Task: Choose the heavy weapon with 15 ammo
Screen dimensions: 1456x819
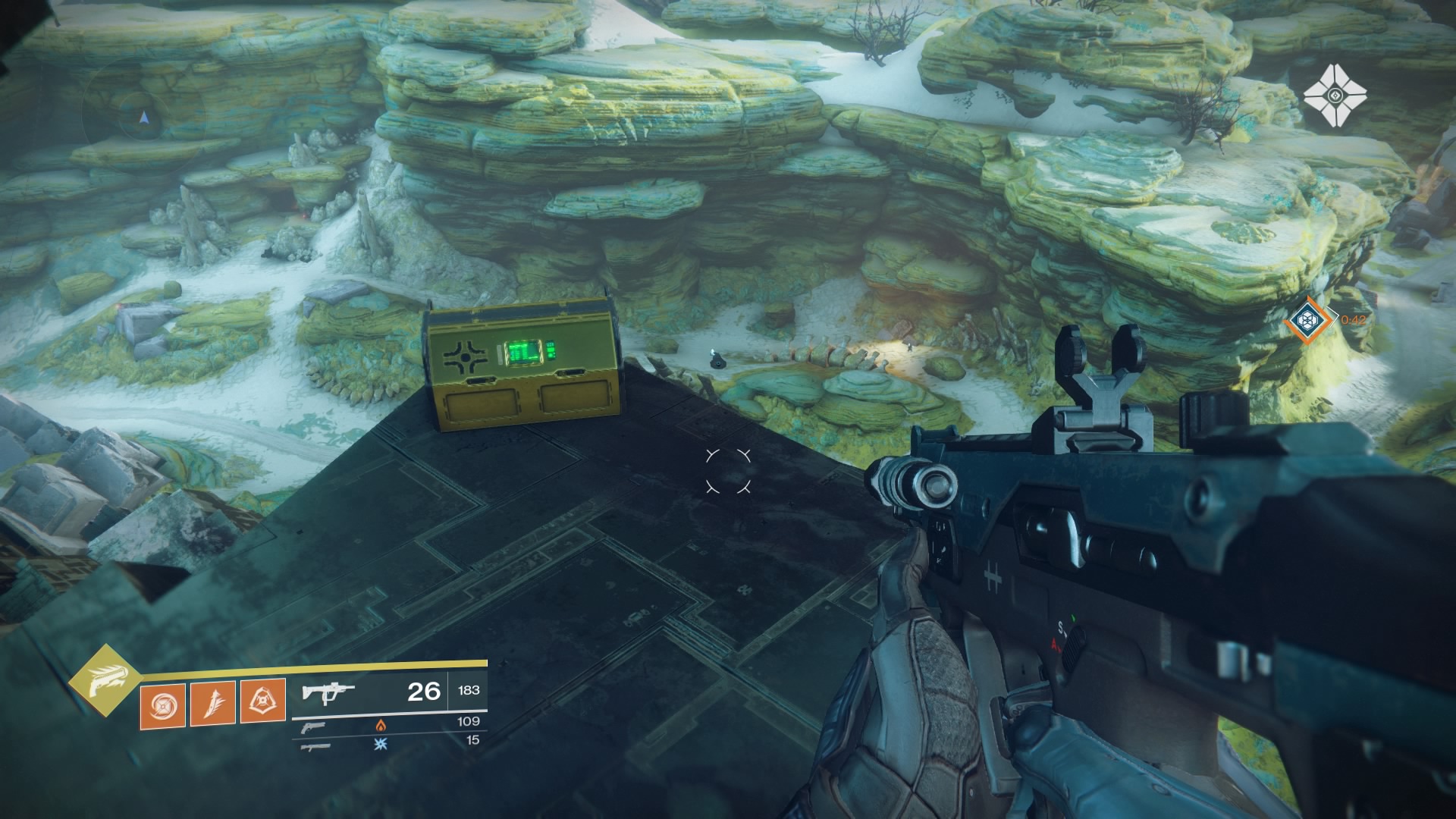Action: (314, 746)
